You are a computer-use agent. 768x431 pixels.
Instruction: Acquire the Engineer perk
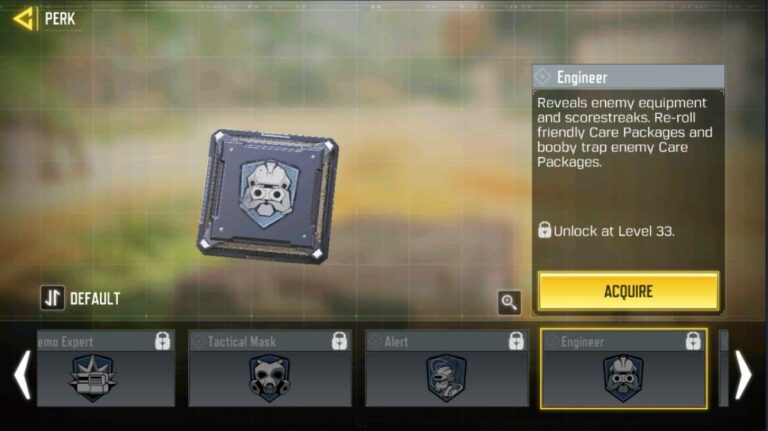click(628, 291)
